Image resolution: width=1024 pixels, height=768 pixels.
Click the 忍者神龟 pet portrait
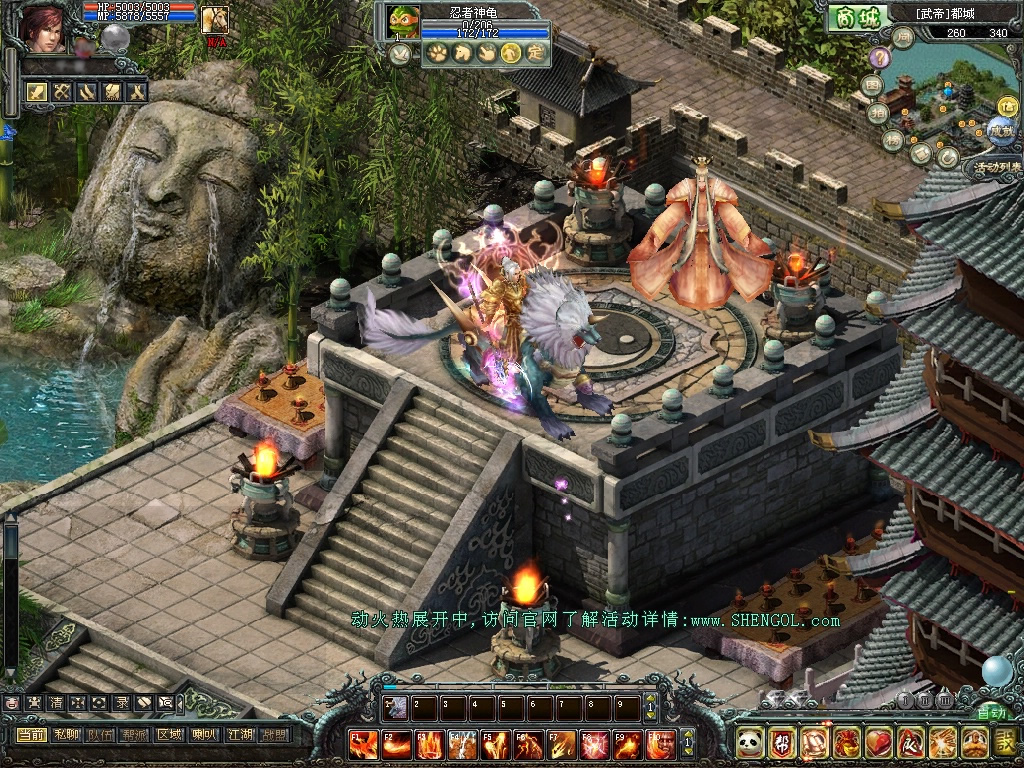pyautogui.click(x=402, y=22)
